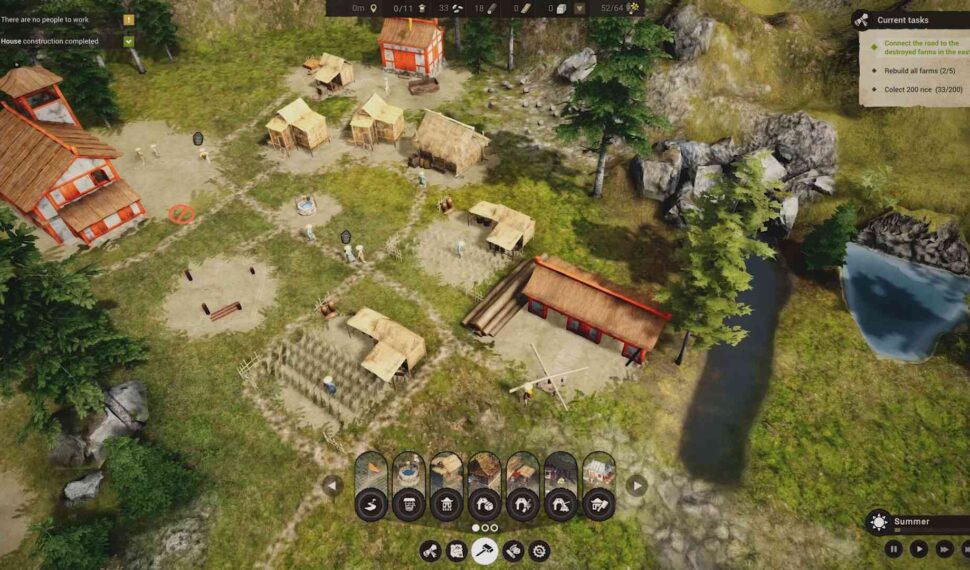Open the resources toolbar button beside the hammer

click(x=513, y=550)
